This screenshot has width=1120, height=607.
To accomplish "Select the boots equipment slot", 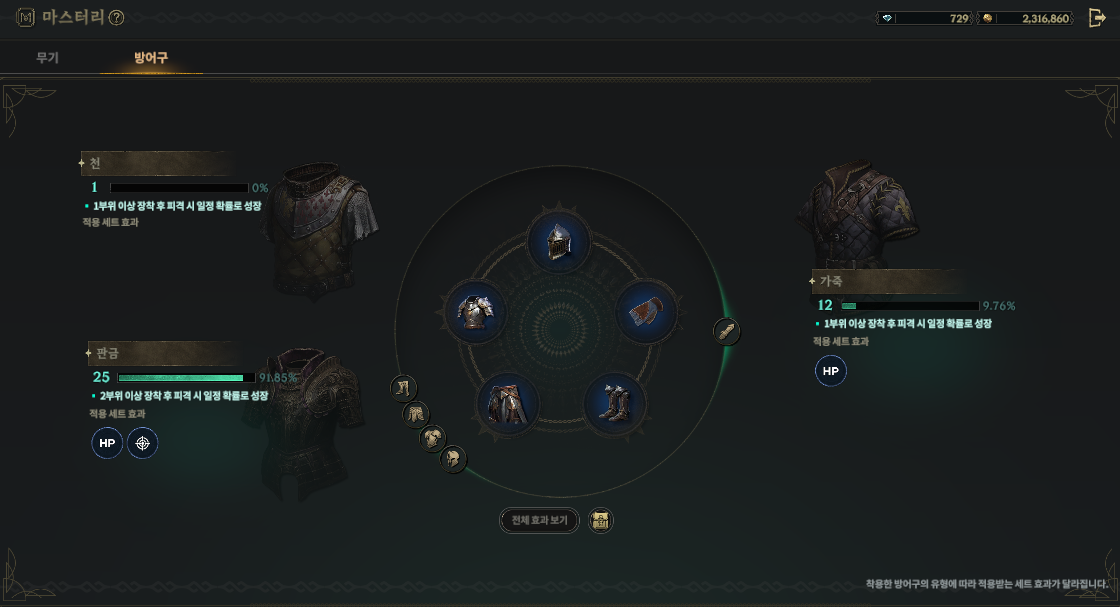I will [x=614, y=404].
